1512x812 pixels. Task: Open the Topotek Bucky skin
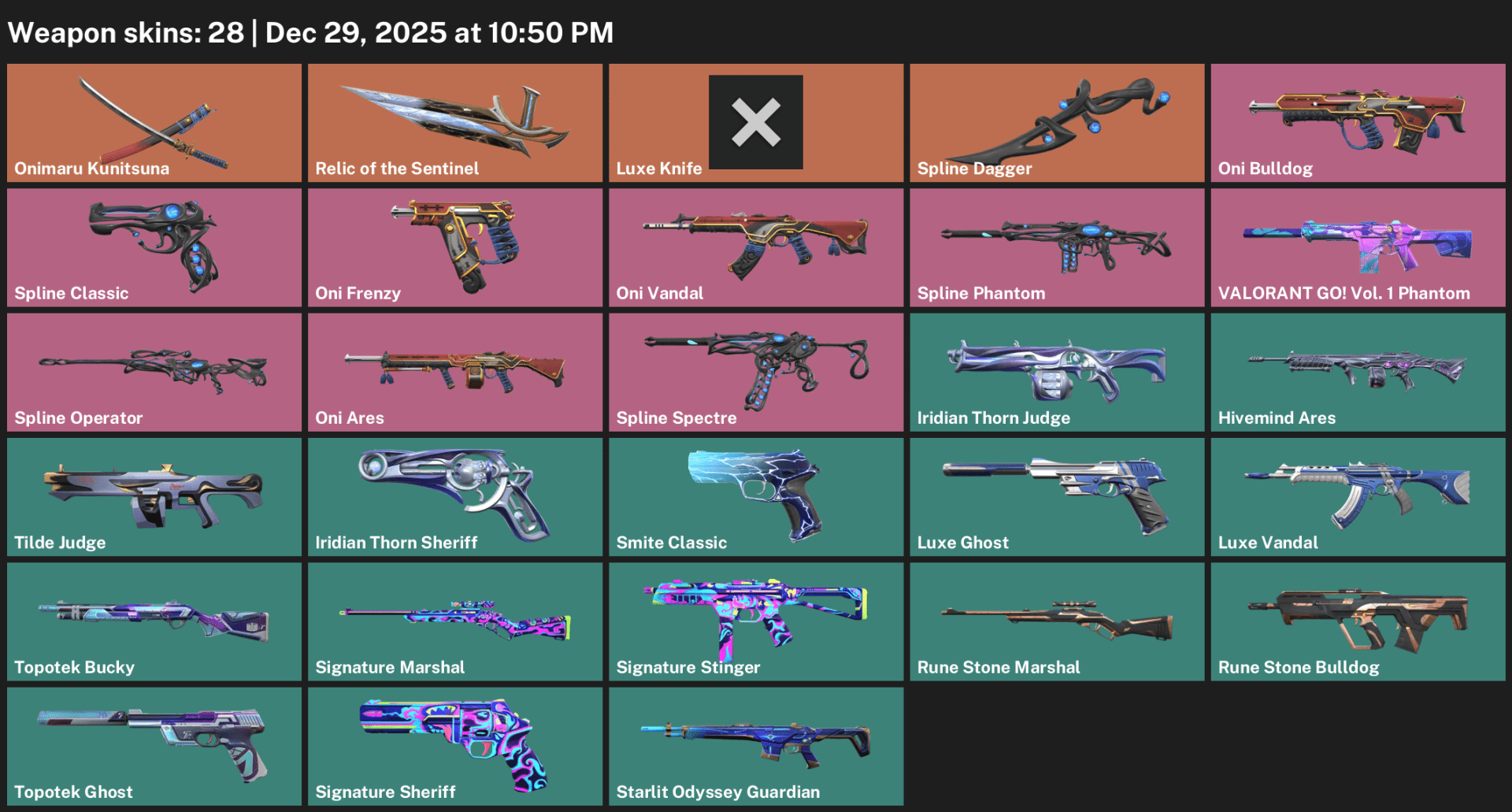154,621
